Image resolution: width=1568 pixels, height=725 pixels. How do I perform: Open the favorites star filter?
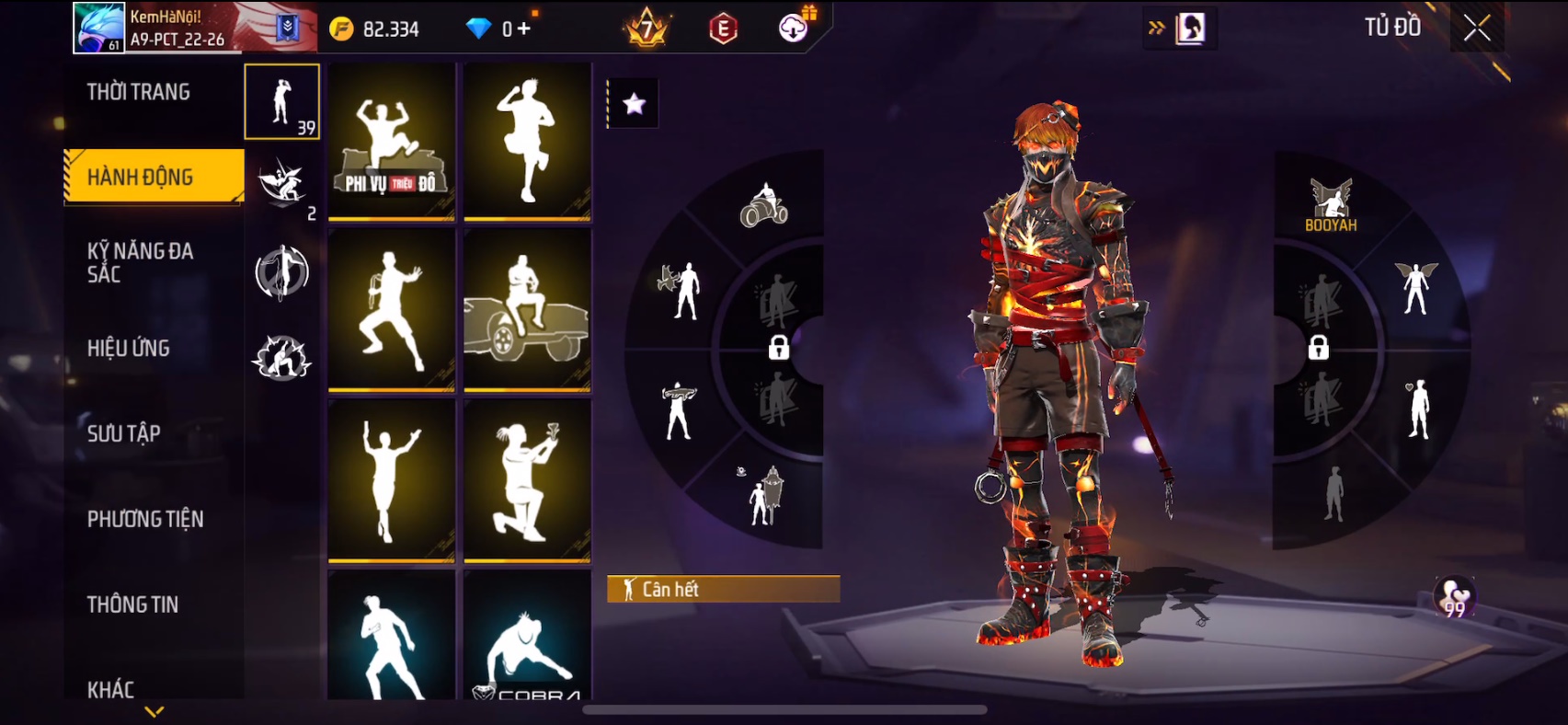coord(634,104)
